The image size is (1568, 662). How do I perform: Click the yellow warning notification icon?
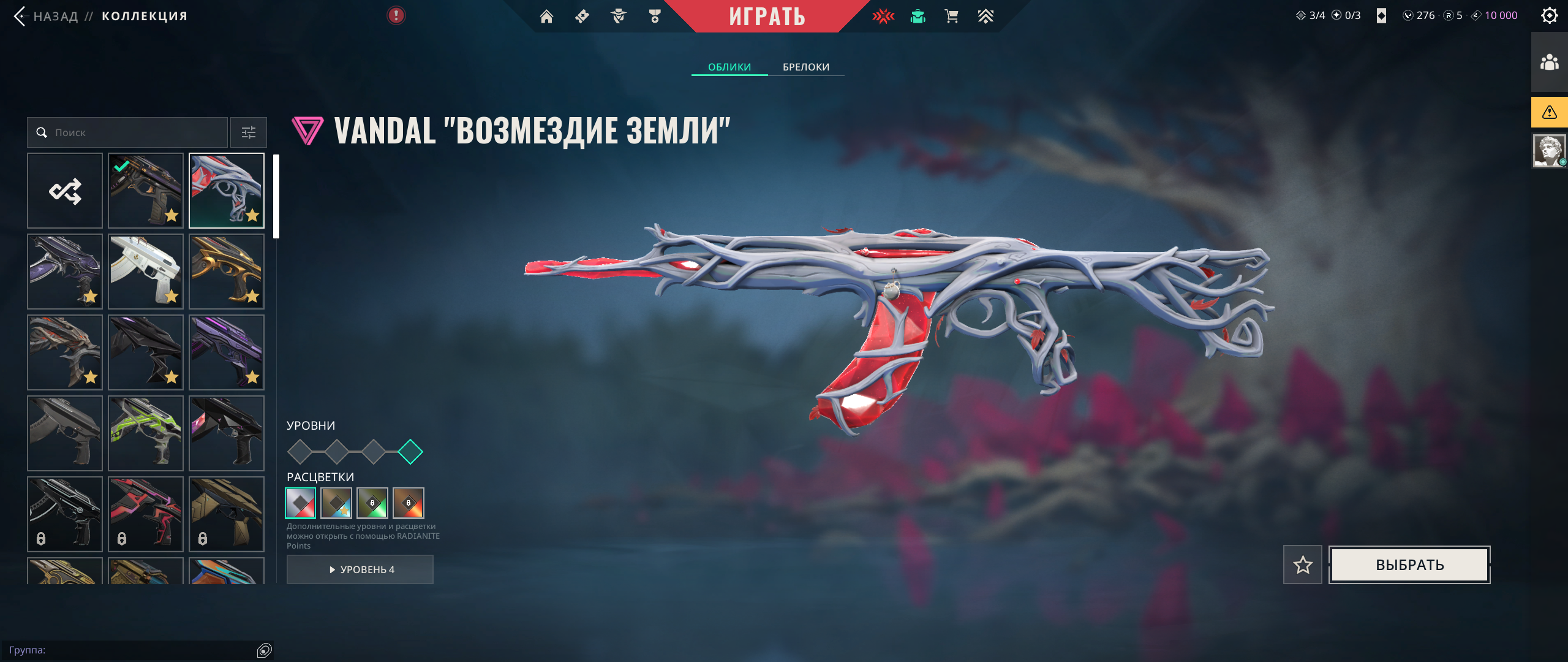pyautogui.click(x=1550, y=112)
